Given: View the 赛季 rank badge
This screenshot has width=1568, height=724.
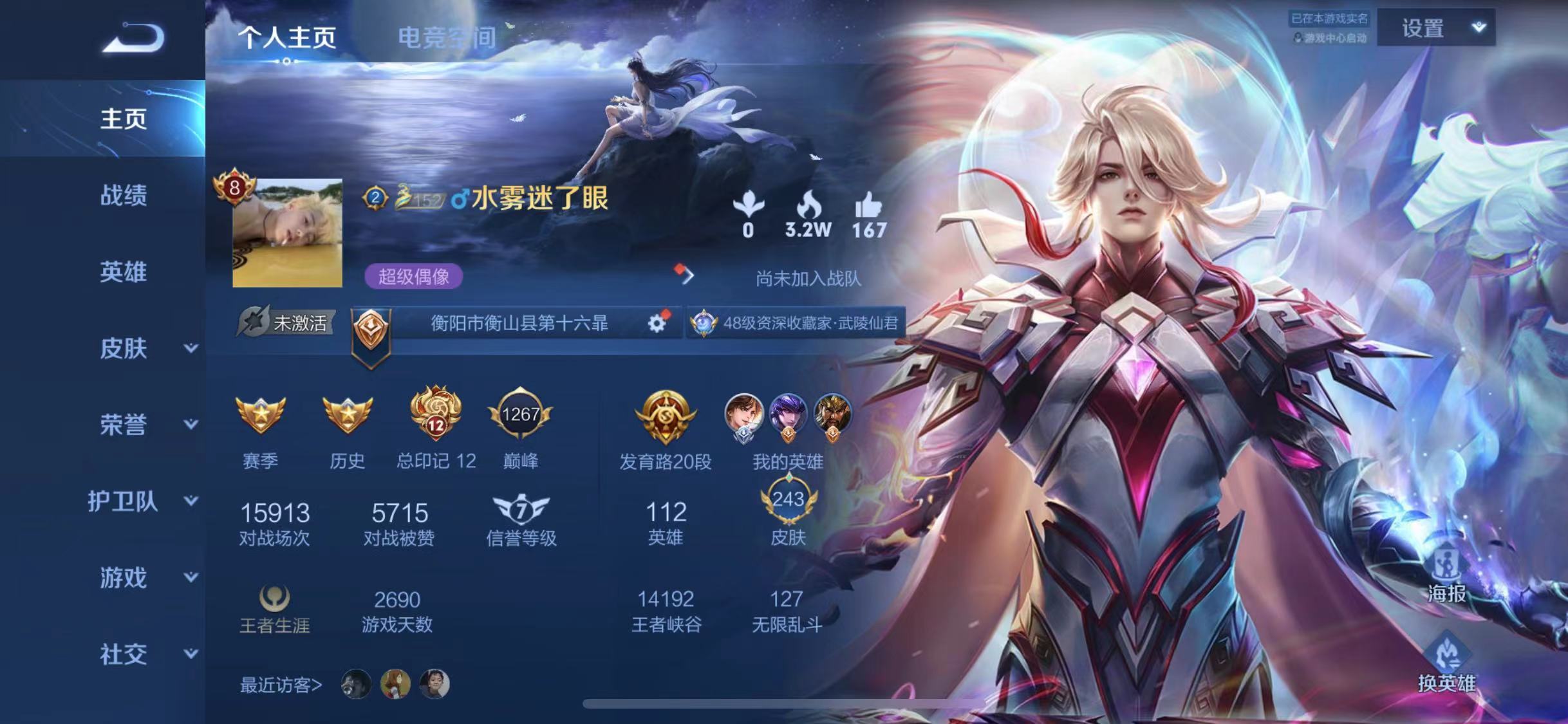Looking at the screenshot, I should click(260, 415).
